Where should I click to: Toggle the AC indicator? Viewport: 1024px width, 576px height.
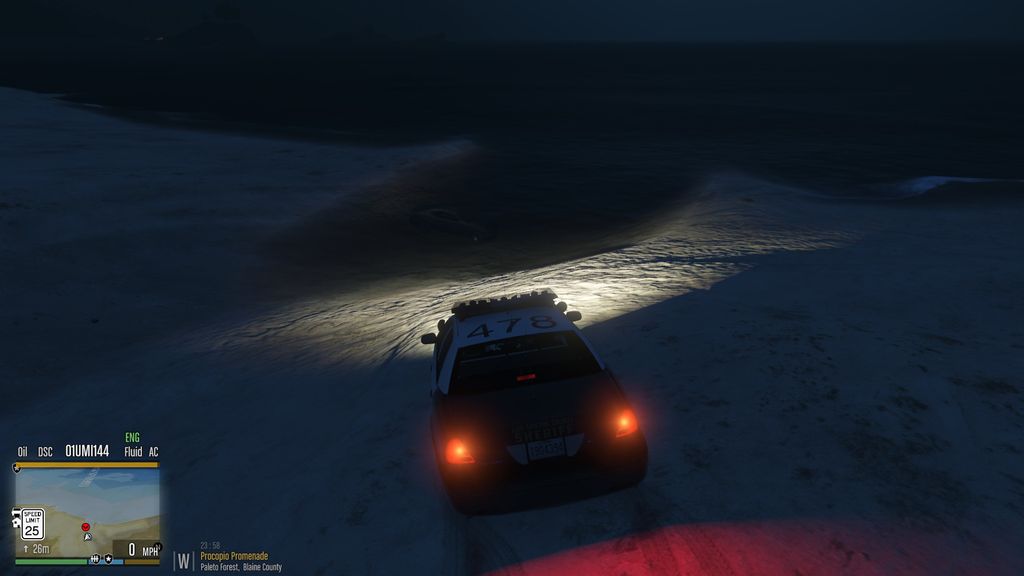[153, 452]
